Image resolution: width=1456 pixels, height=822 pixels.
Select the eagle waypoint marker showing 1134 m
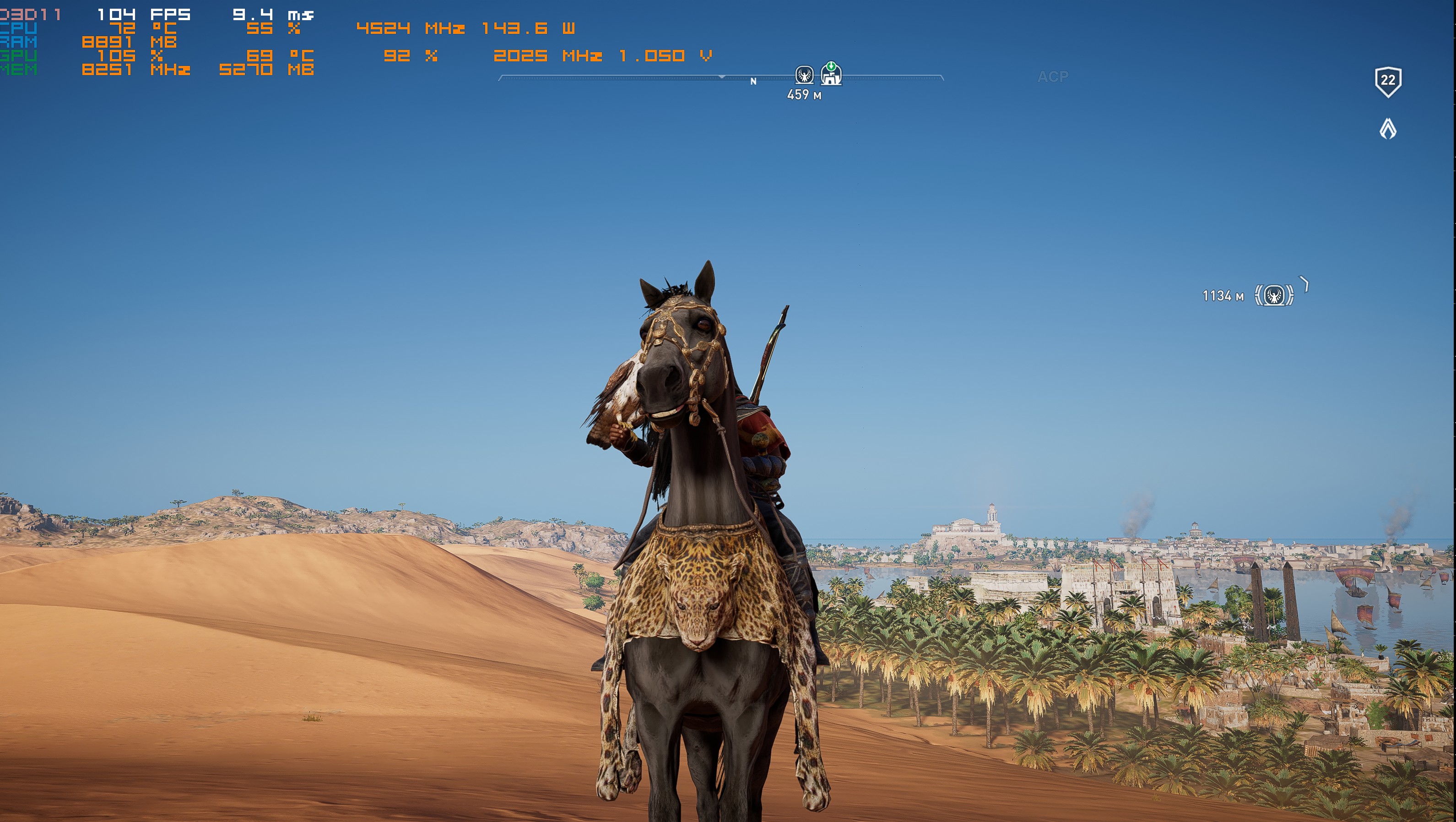[1274, 295]
